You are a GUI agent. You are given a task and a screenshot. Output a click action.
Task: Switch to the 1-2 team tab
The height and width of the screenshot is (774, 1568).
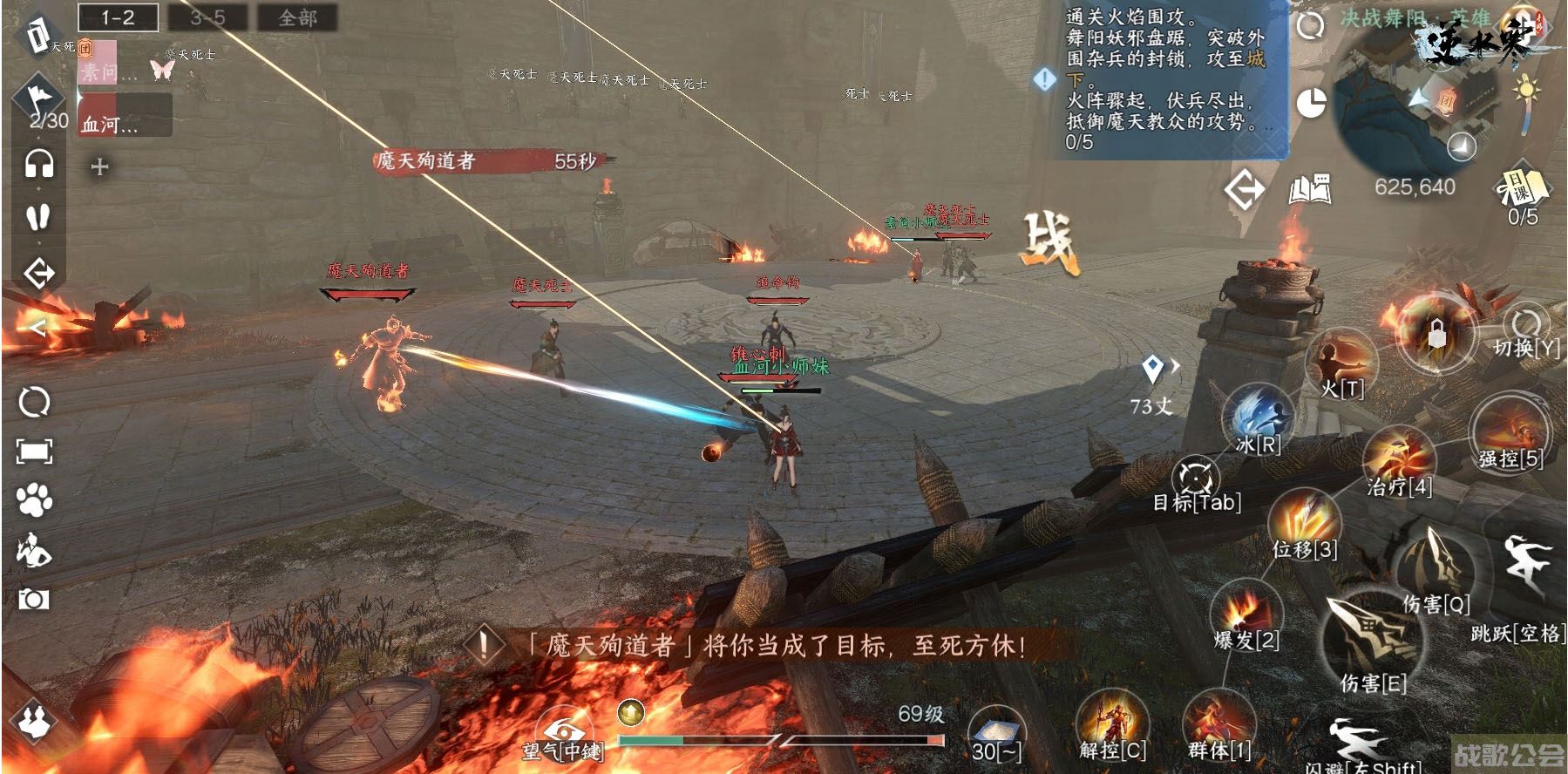coord(118,17)
